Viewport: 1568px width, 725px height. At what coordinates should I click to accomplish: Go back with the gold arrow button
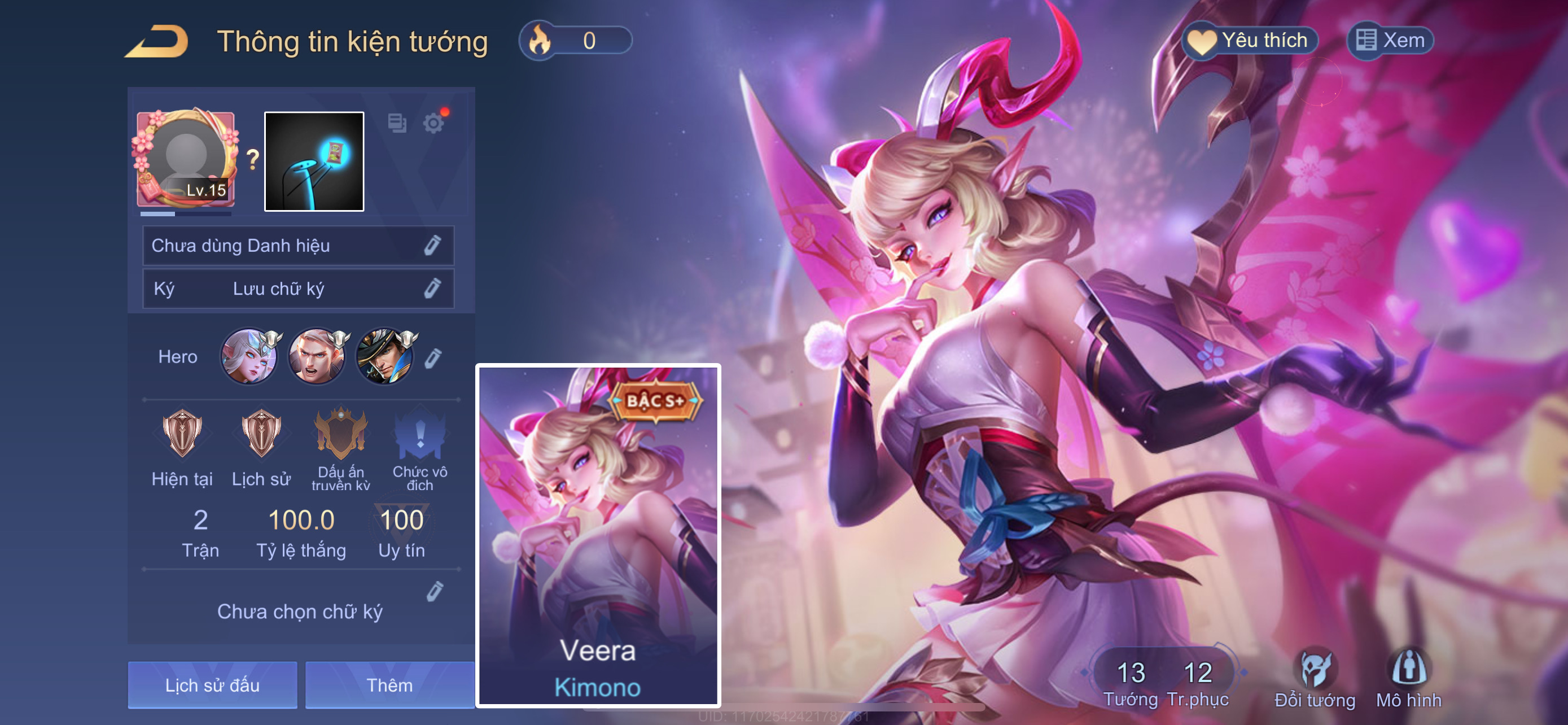pyautogui.click(x=157, y=41)
